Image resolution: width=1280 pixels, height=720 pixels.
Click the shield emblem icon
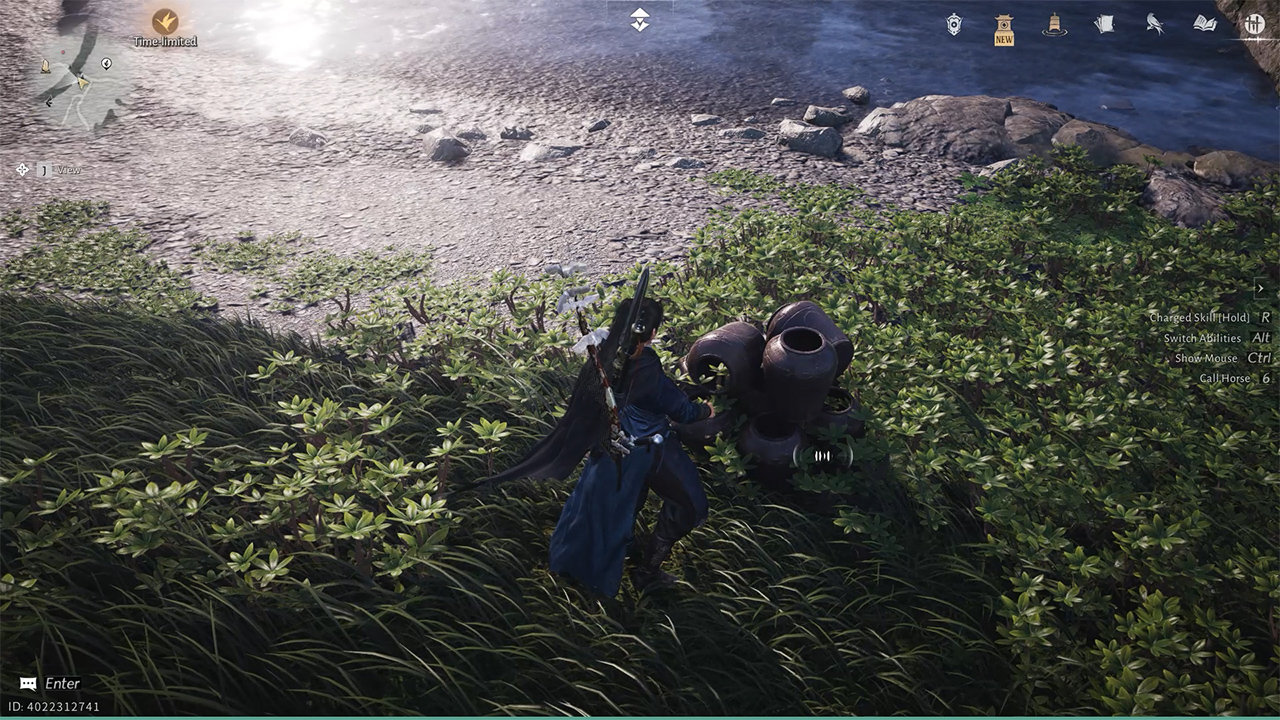click(954, 25)
